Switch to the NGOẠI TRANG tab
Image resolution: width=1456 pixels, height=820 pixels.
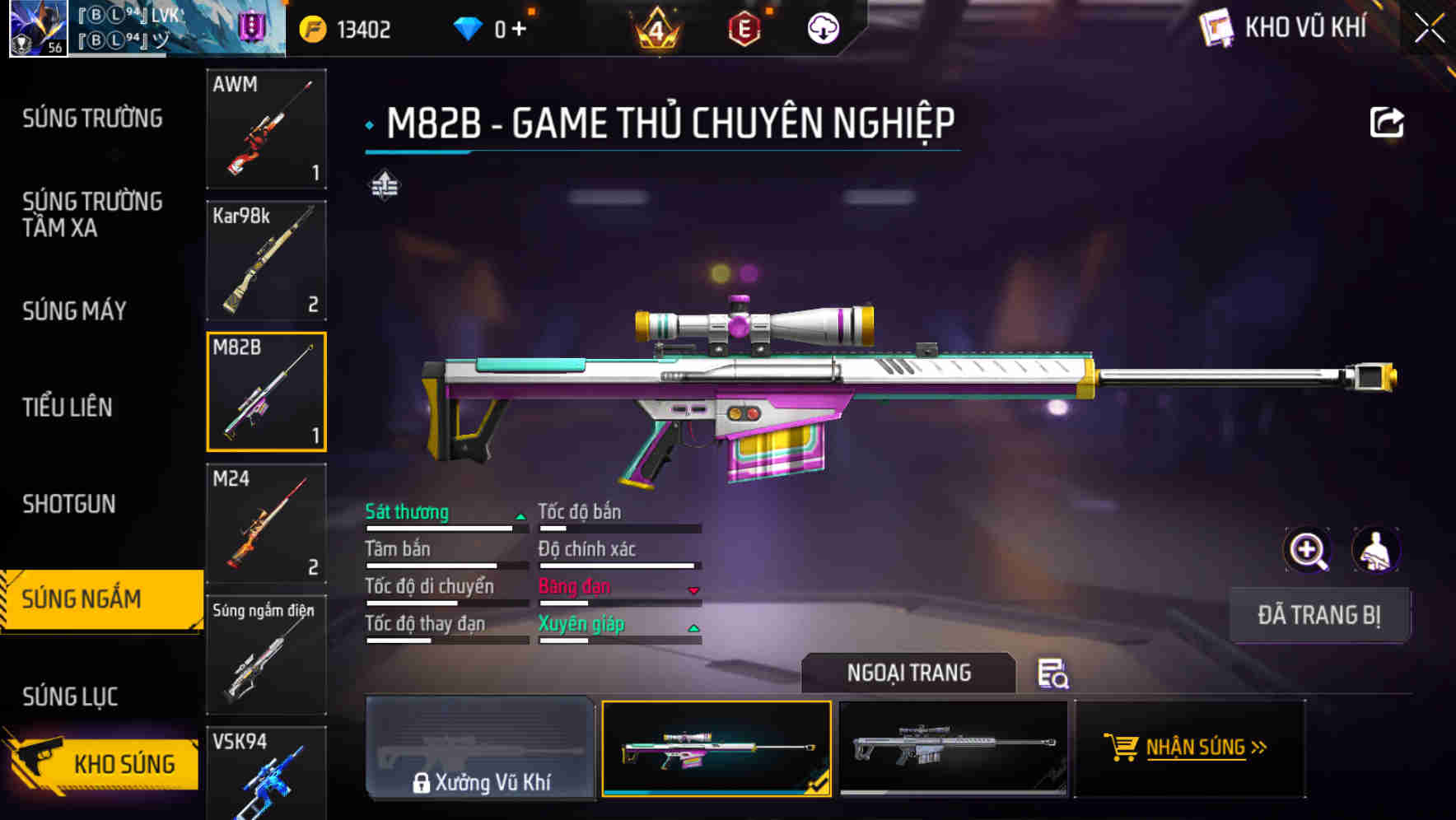tap(909, 673)
